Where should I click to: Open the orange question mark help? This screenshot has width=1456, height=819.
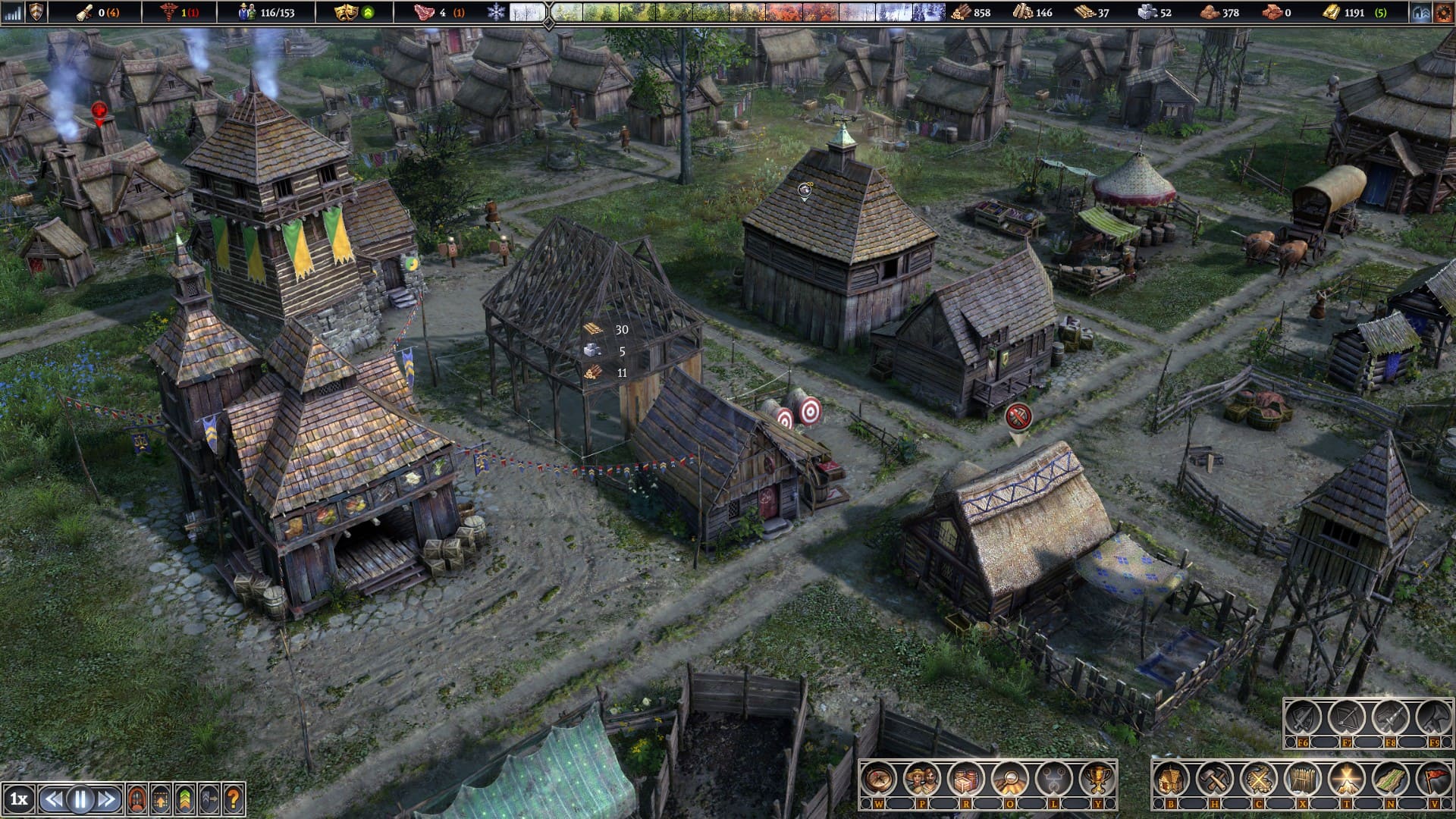[x=234, y=799]
